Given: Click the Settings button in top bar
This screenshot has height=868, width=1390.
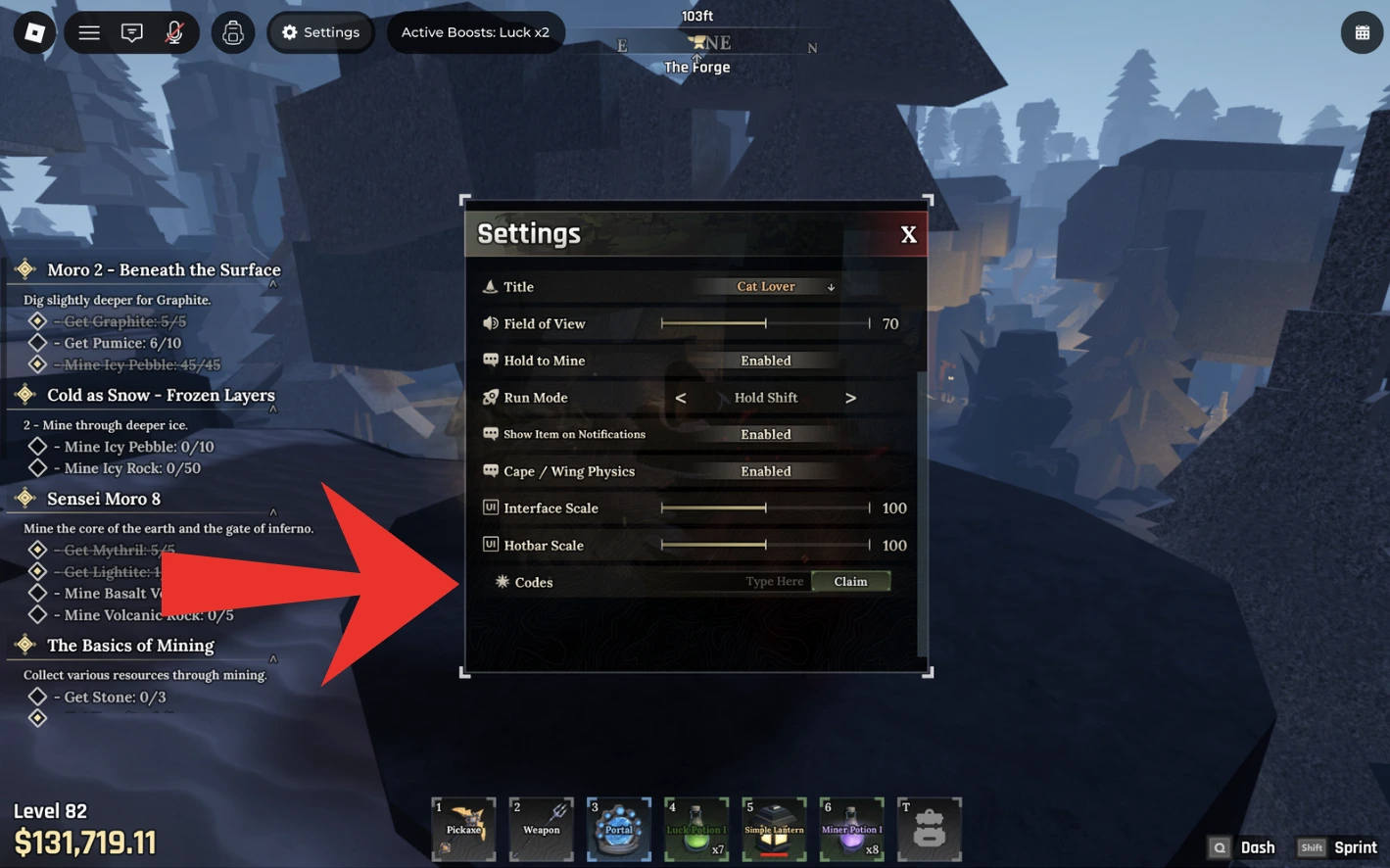Looking at the screenshot, I should point(320,32).
